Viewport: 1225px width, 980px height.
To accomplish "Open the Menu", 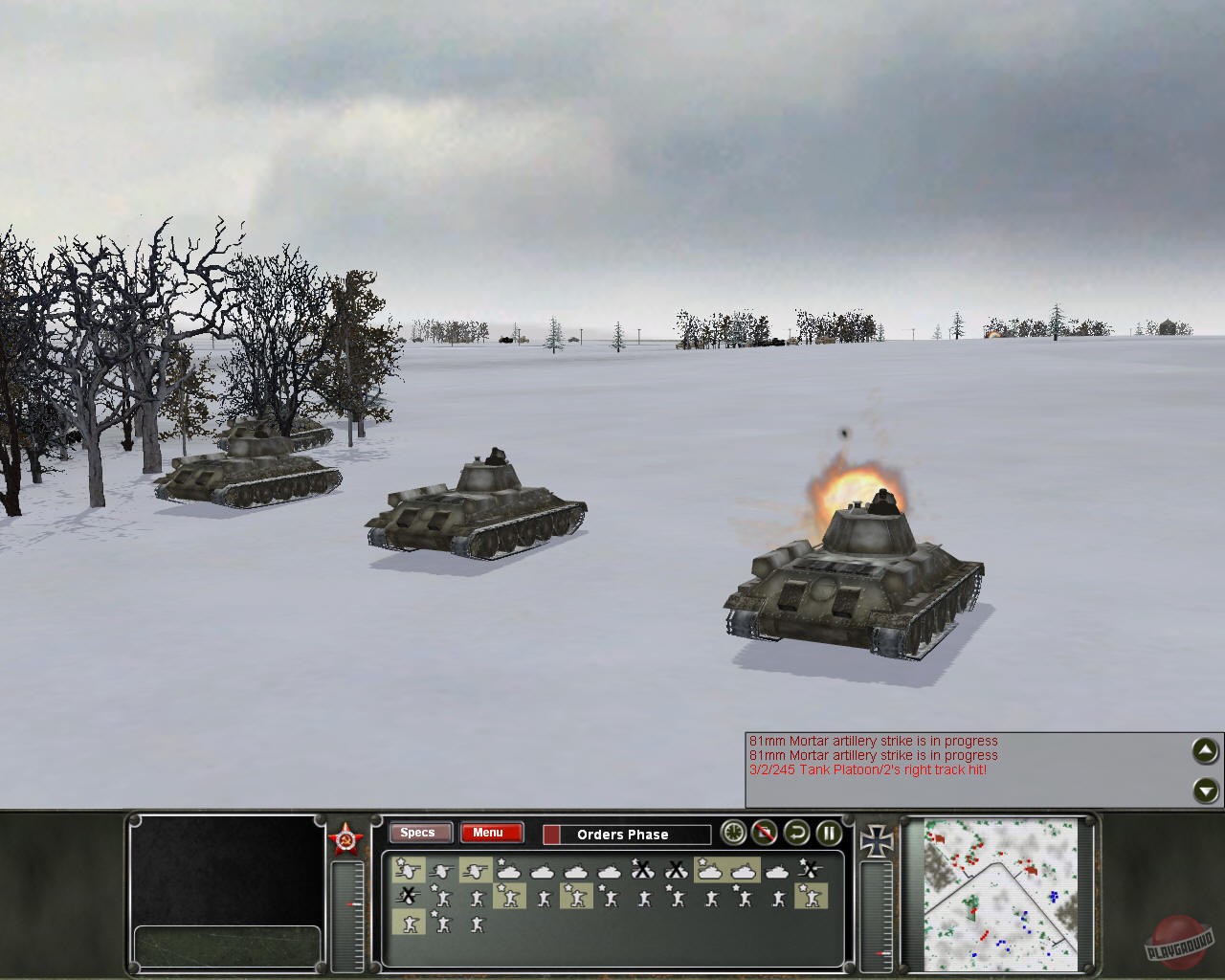I will 491,833.
